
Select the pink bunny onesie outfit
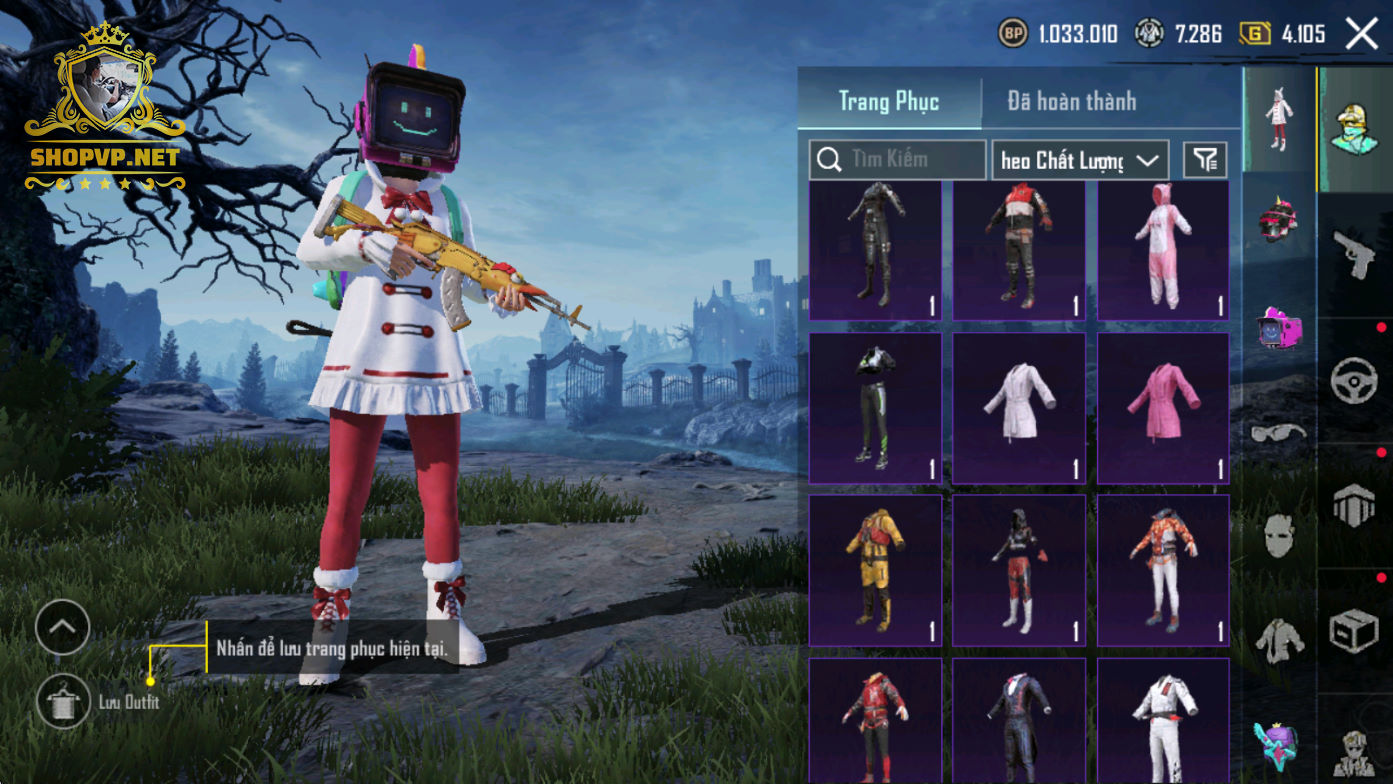point(1163,250)
